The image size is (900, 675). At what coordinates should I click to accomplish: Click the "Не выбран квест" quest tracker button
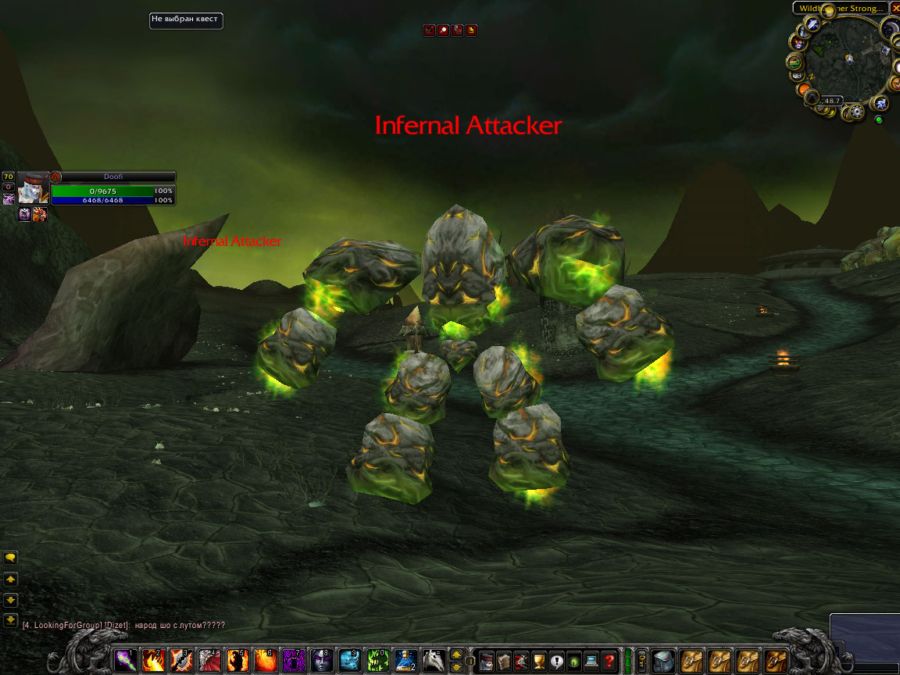(x=186, y=19)
